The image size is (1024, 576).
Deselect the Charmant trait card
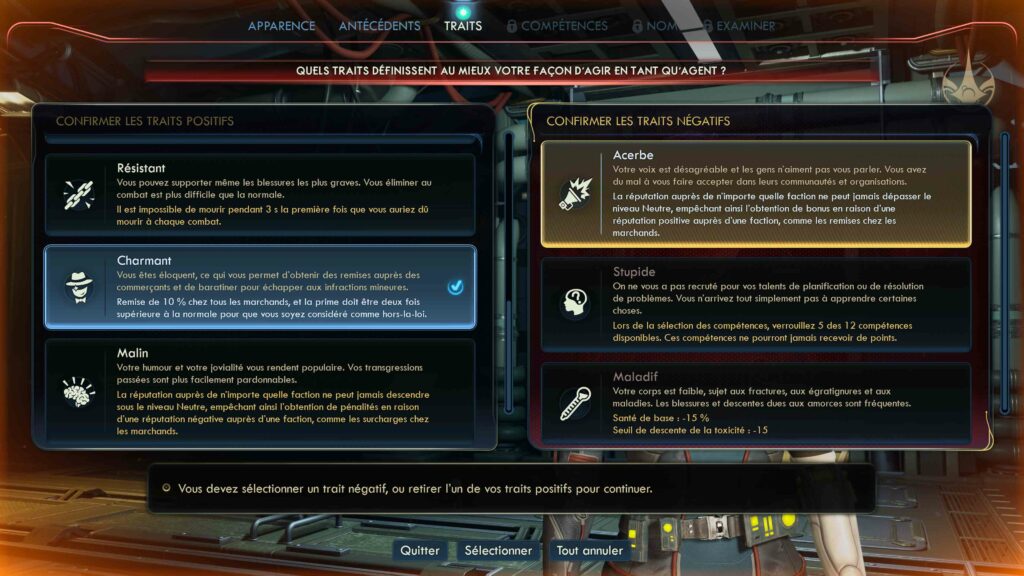[x=259, y=287]
